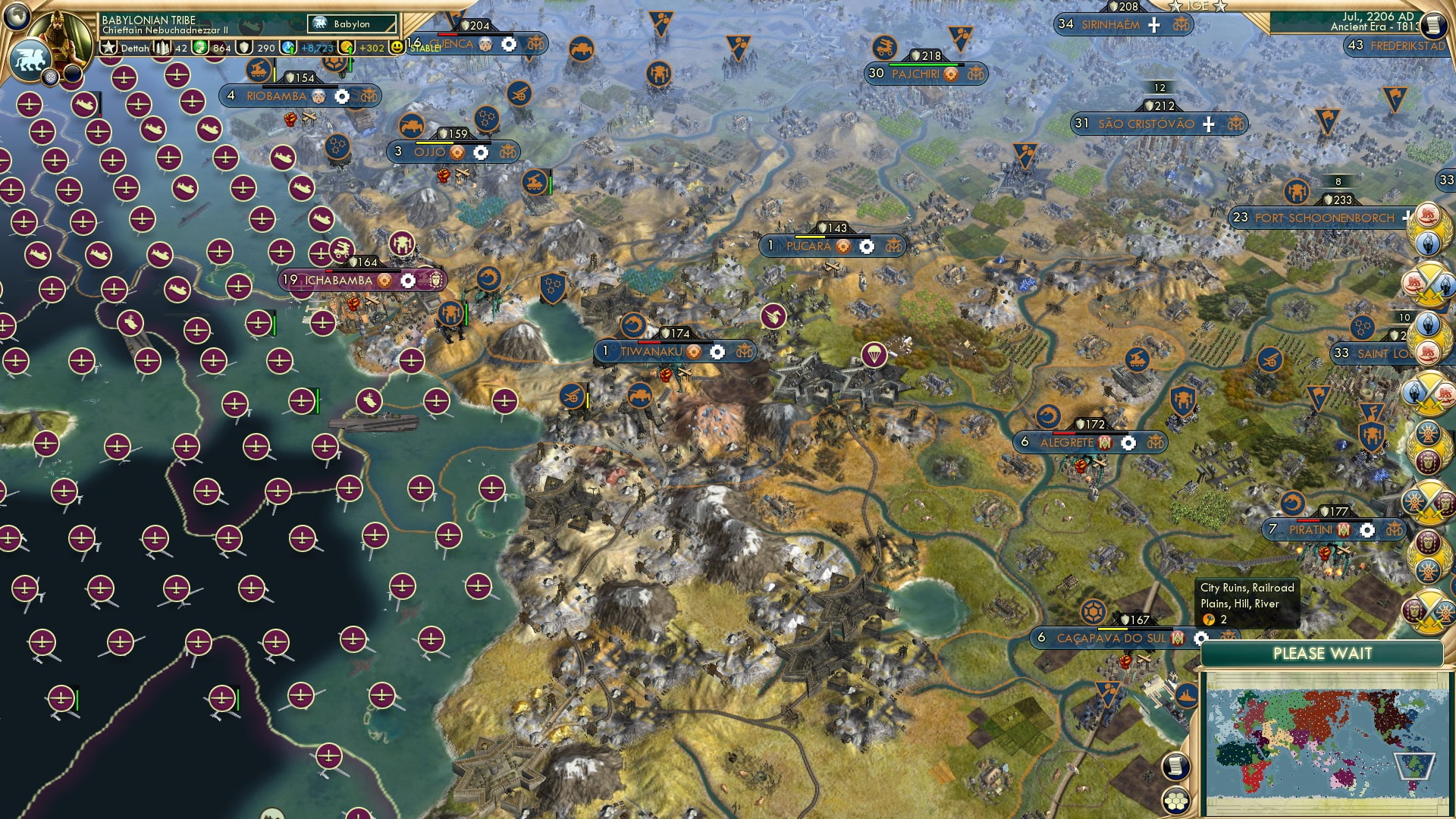The image size is (1456, 819).
Task: Toggle the hex grid overlay button near minimap
Action: pos(1175,801)
